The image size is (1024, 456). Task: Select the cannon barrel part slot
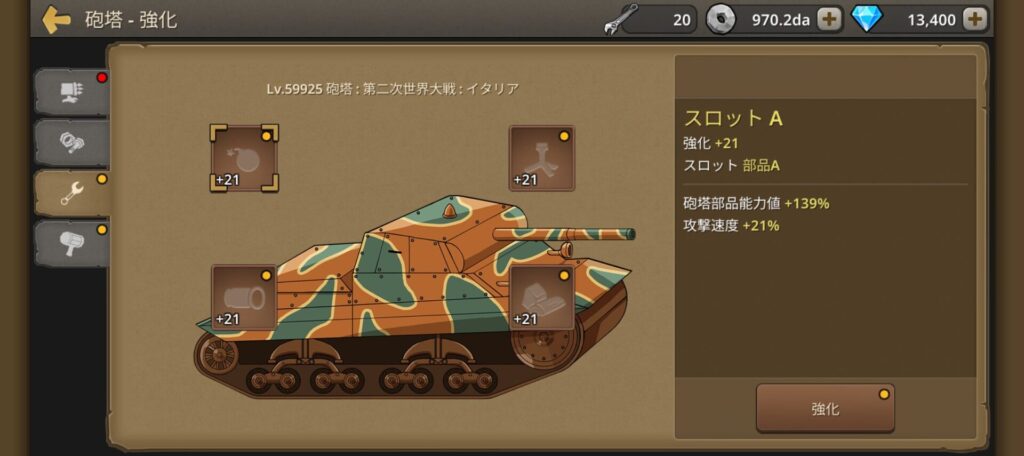point(244,297)
